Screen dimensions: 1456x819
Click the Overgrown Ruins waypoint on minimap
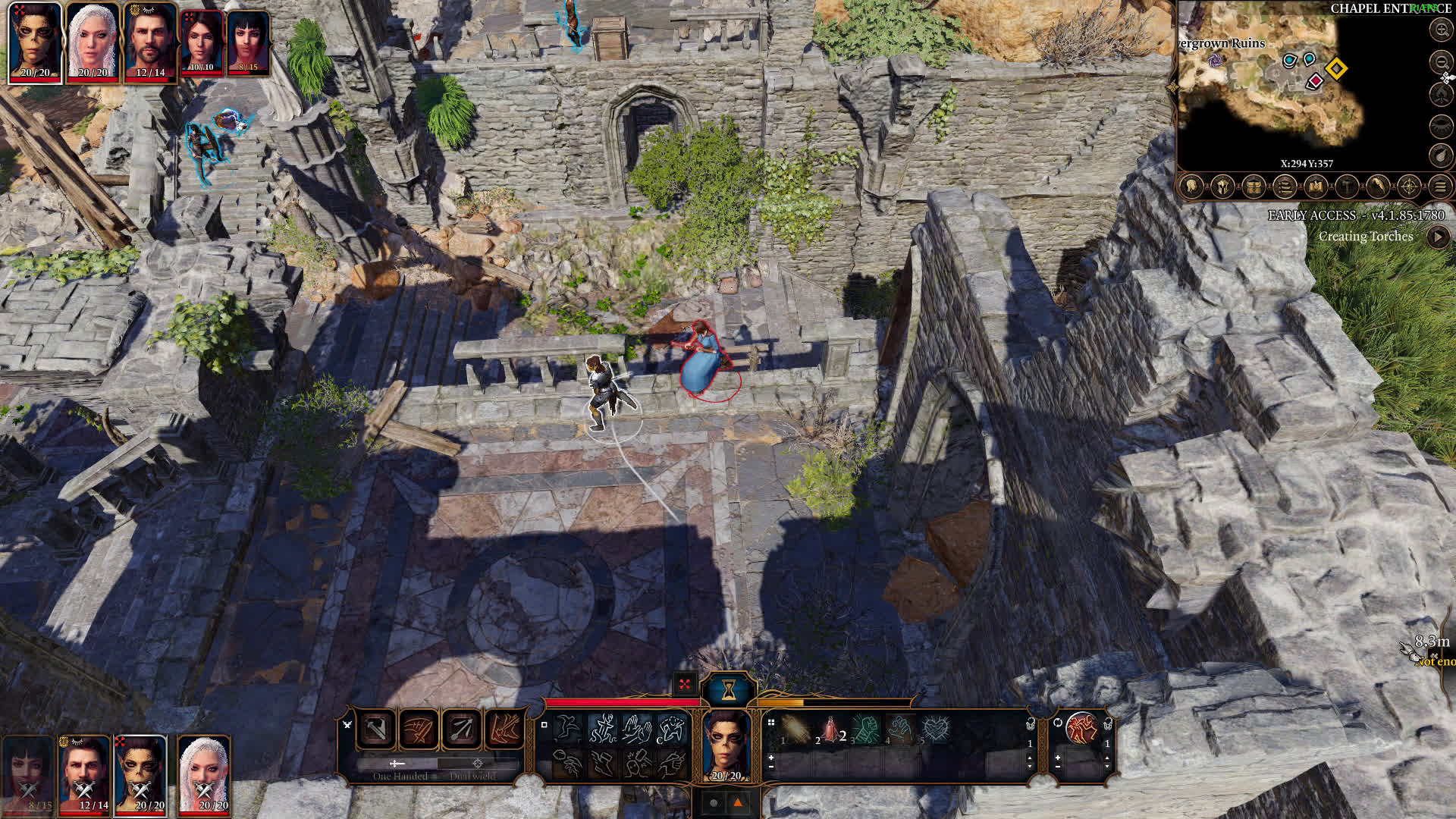pyautogui.click(x=1216, y=60)
